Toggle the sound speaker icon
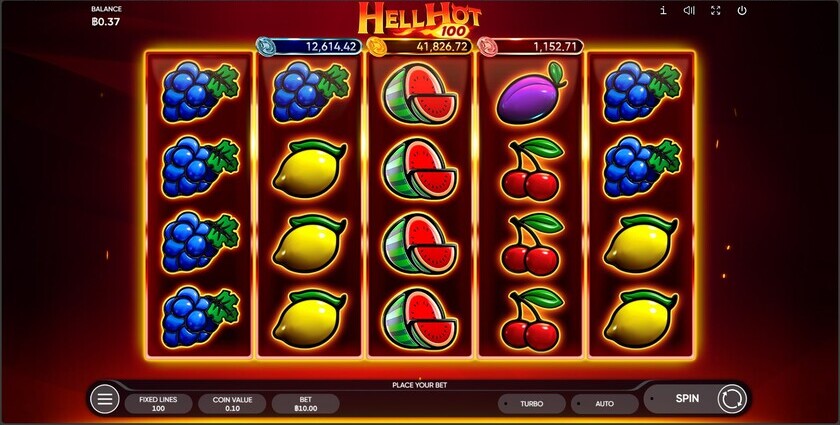This screenshot has width=840, height=425. 689,11
